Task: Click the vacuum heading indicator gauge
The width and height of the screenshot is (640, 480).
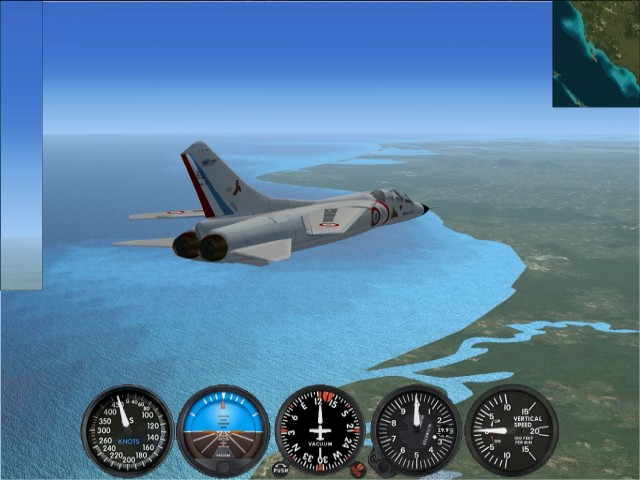Action: point(320,430)
